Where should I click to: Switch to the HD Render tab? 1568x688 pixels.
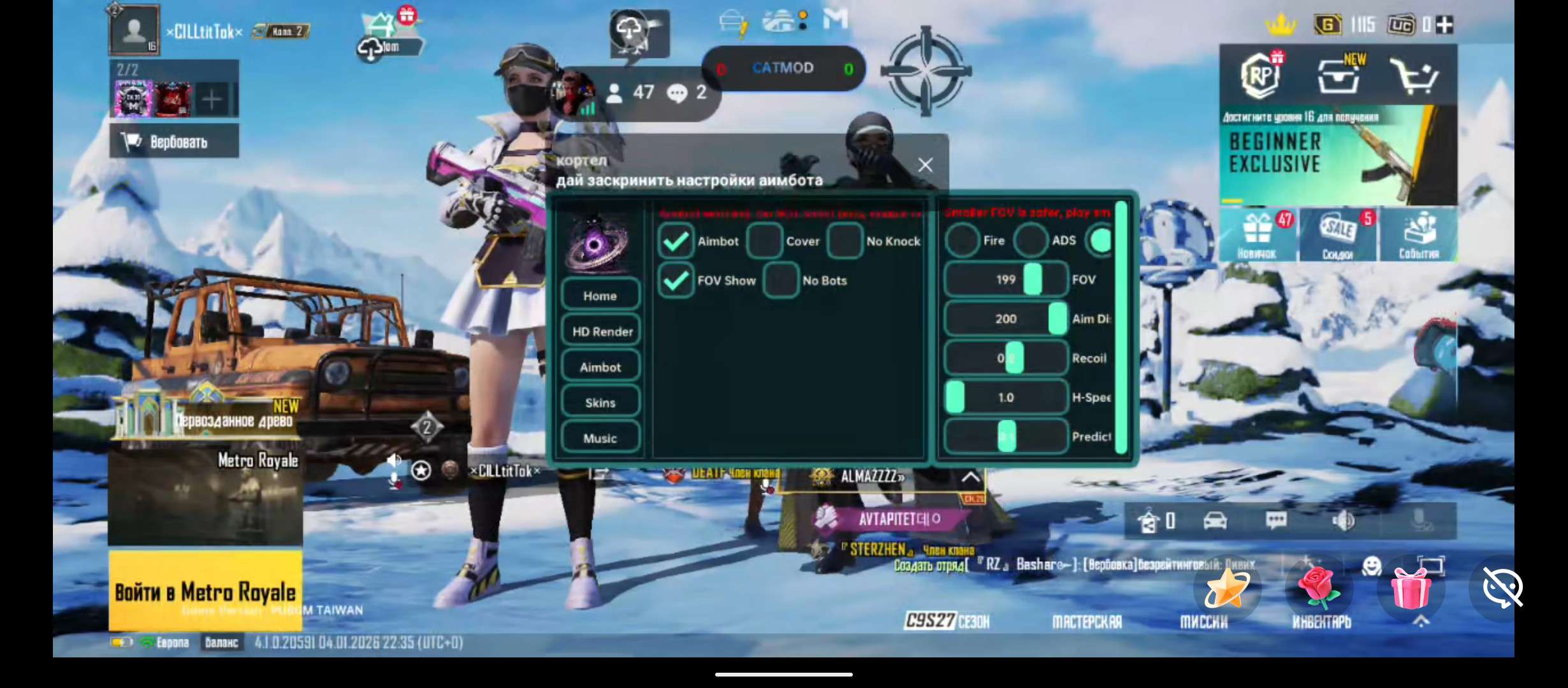coord(602,331)
